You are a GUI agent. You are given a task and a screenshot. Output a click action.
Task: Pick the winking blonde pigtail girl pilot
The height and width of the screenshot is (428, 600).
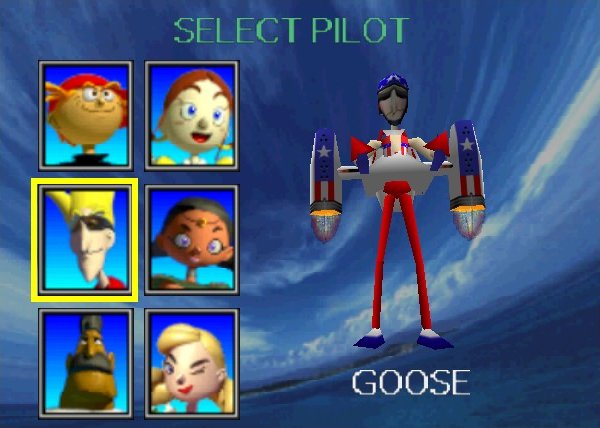click(191, 362)
